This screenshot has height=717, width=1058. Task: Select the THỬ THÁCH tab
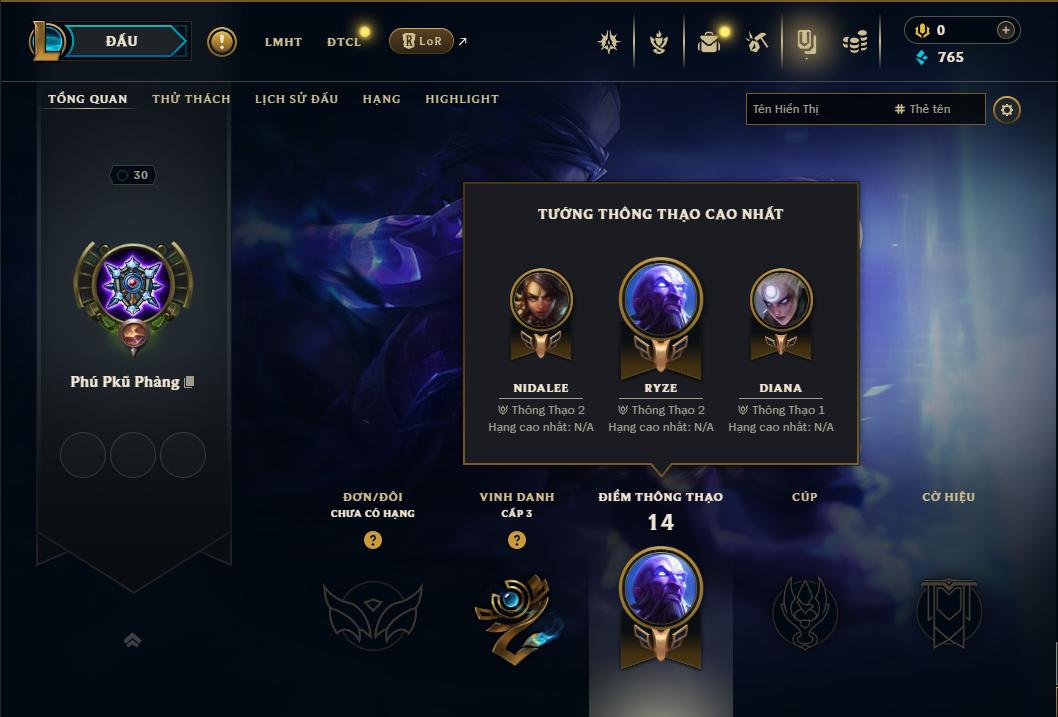(x=191, y=99)
